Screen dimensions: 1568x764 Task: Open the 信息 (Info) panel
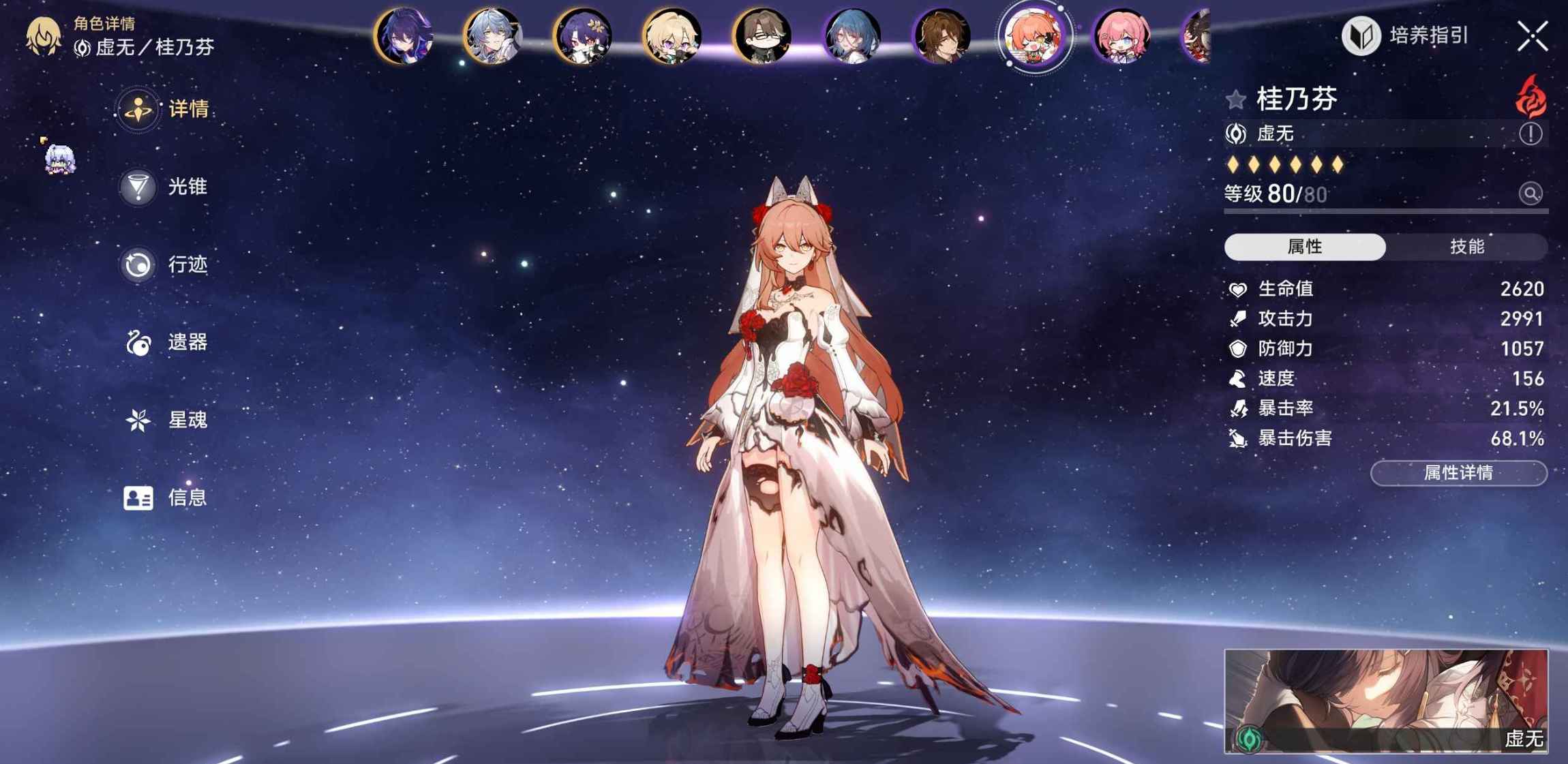tap(139, 499)
